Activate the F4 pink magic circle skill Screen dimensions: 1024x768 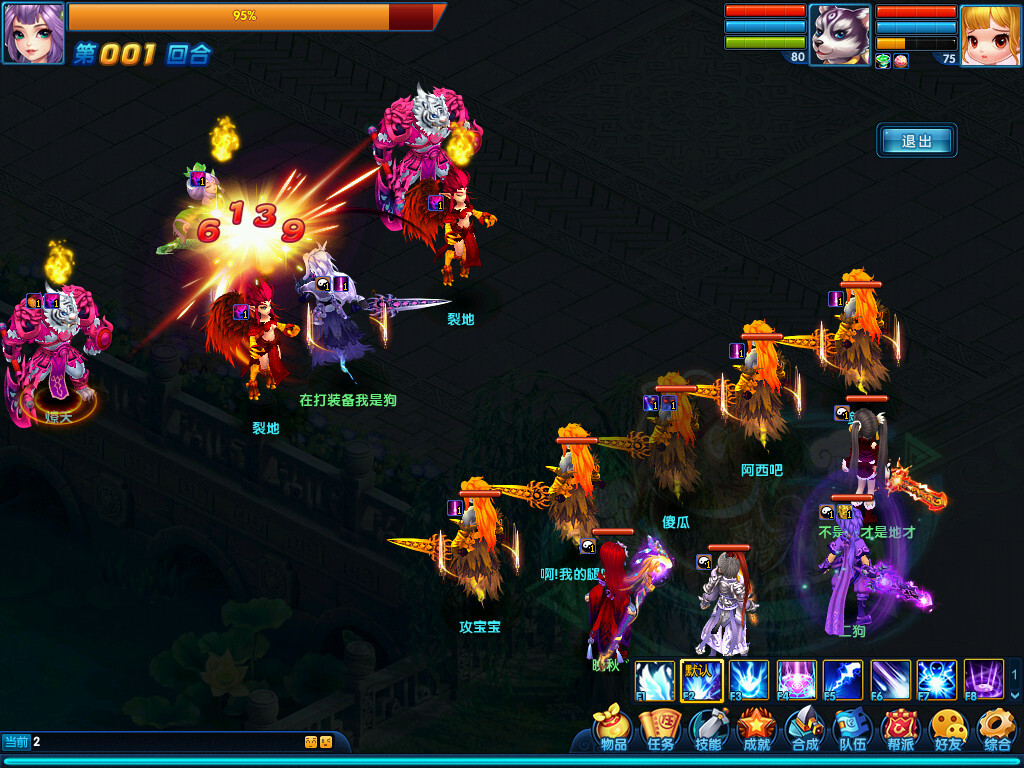pyautogui.click(x=797, y=680)
